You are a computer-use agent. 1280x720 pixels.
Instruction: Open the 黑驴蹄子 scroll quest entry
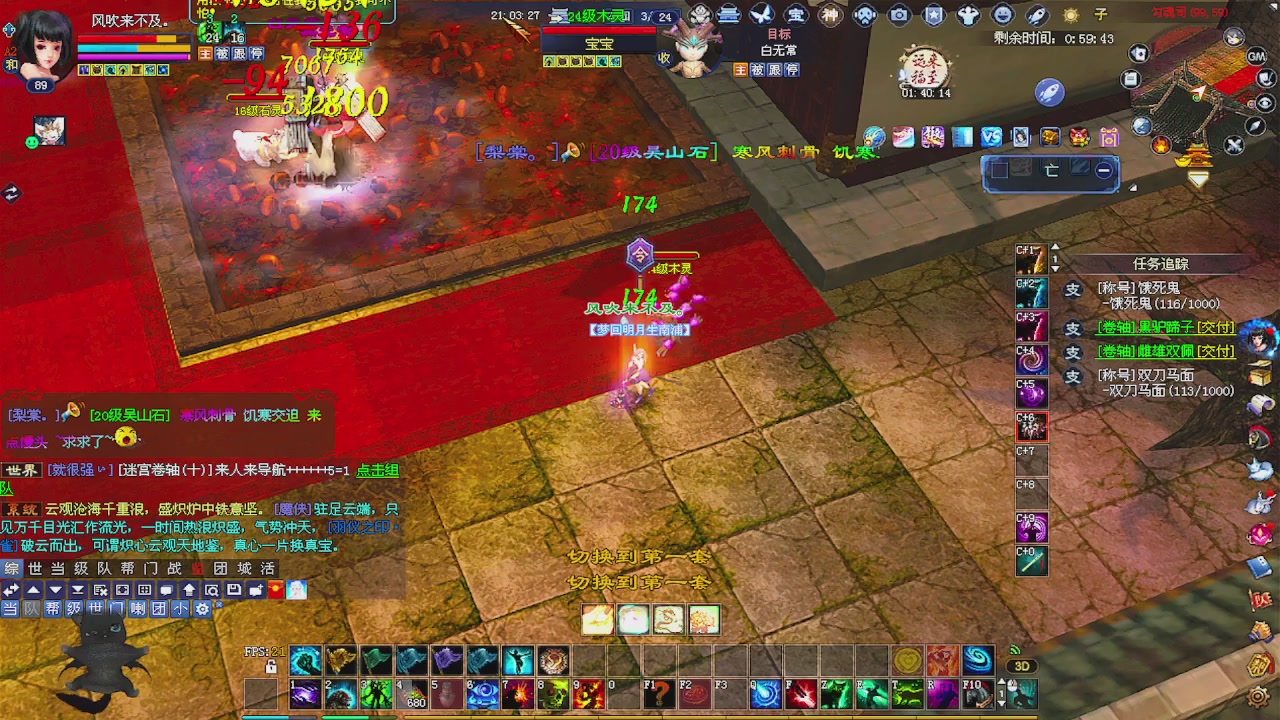click(1165, 328)
